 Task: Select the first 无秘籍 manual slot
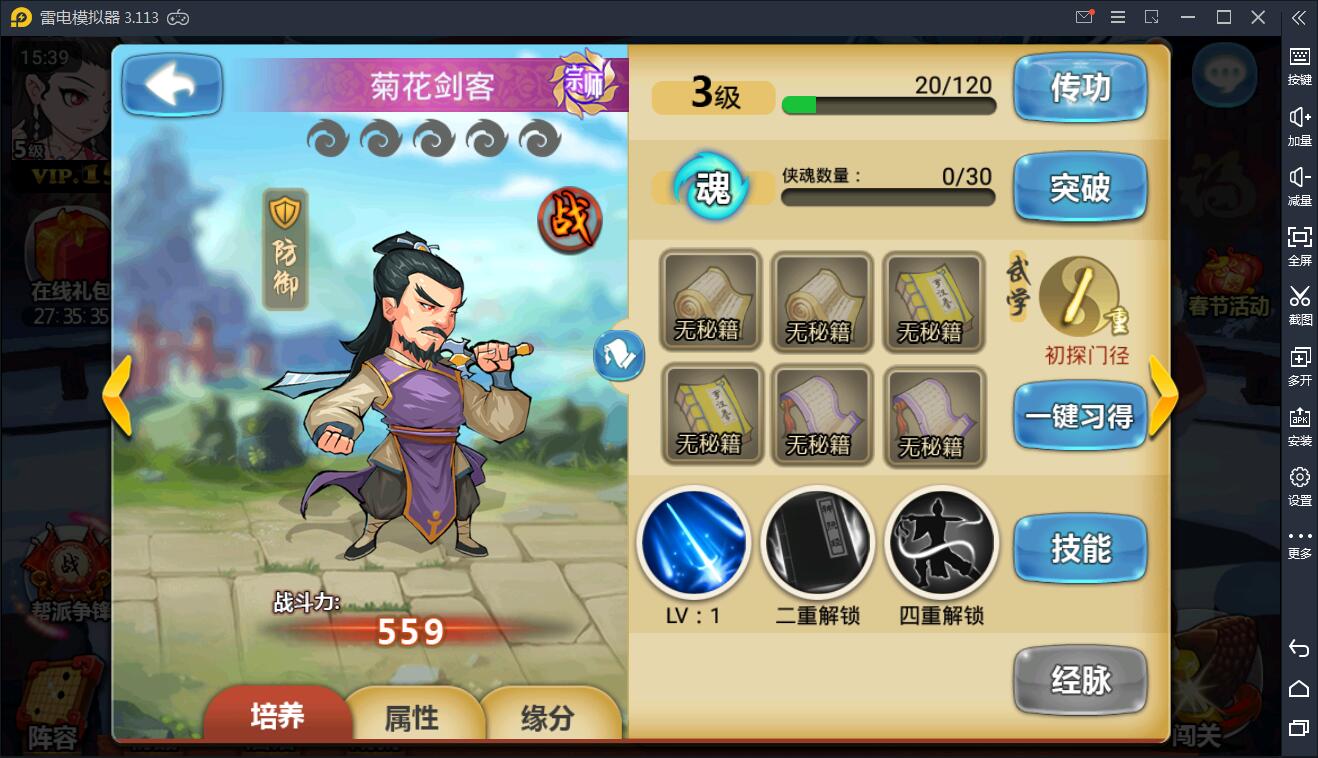[x=711, y=302]
